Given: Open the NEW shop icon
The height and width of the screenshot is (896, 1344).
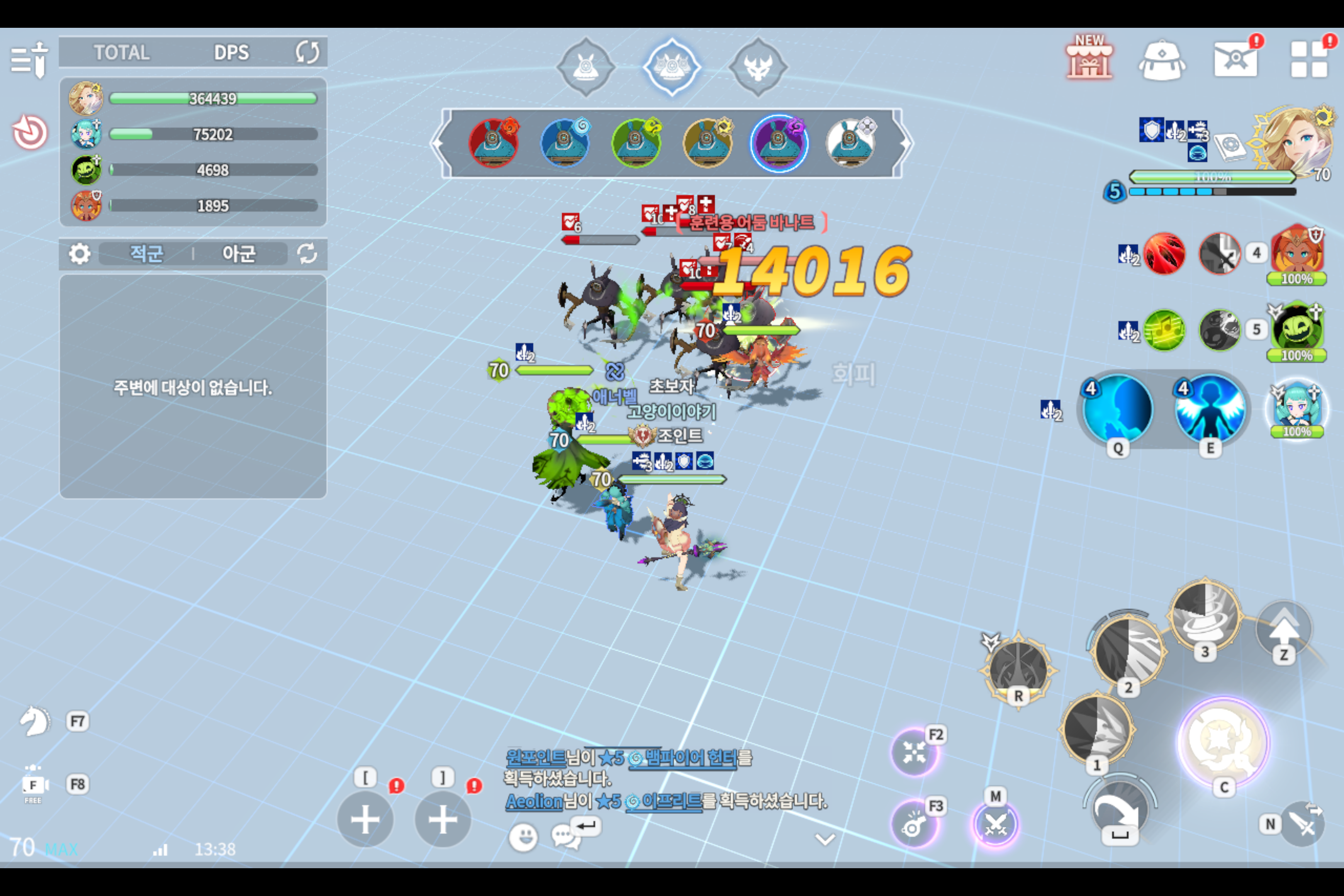Looking at the screenshot, I should click(x=1089, y=59).
